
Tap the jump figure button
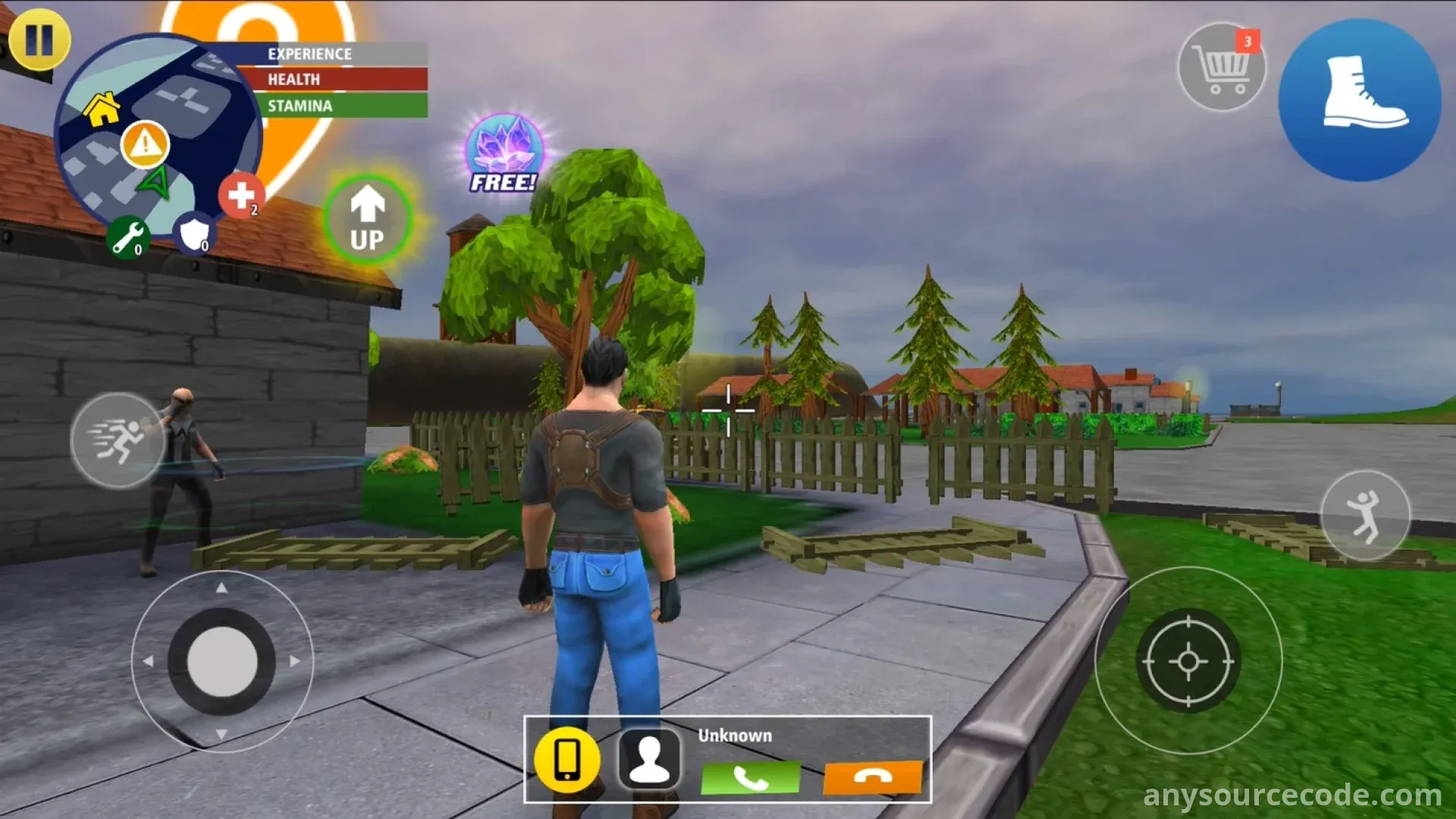click(1365, 516)
